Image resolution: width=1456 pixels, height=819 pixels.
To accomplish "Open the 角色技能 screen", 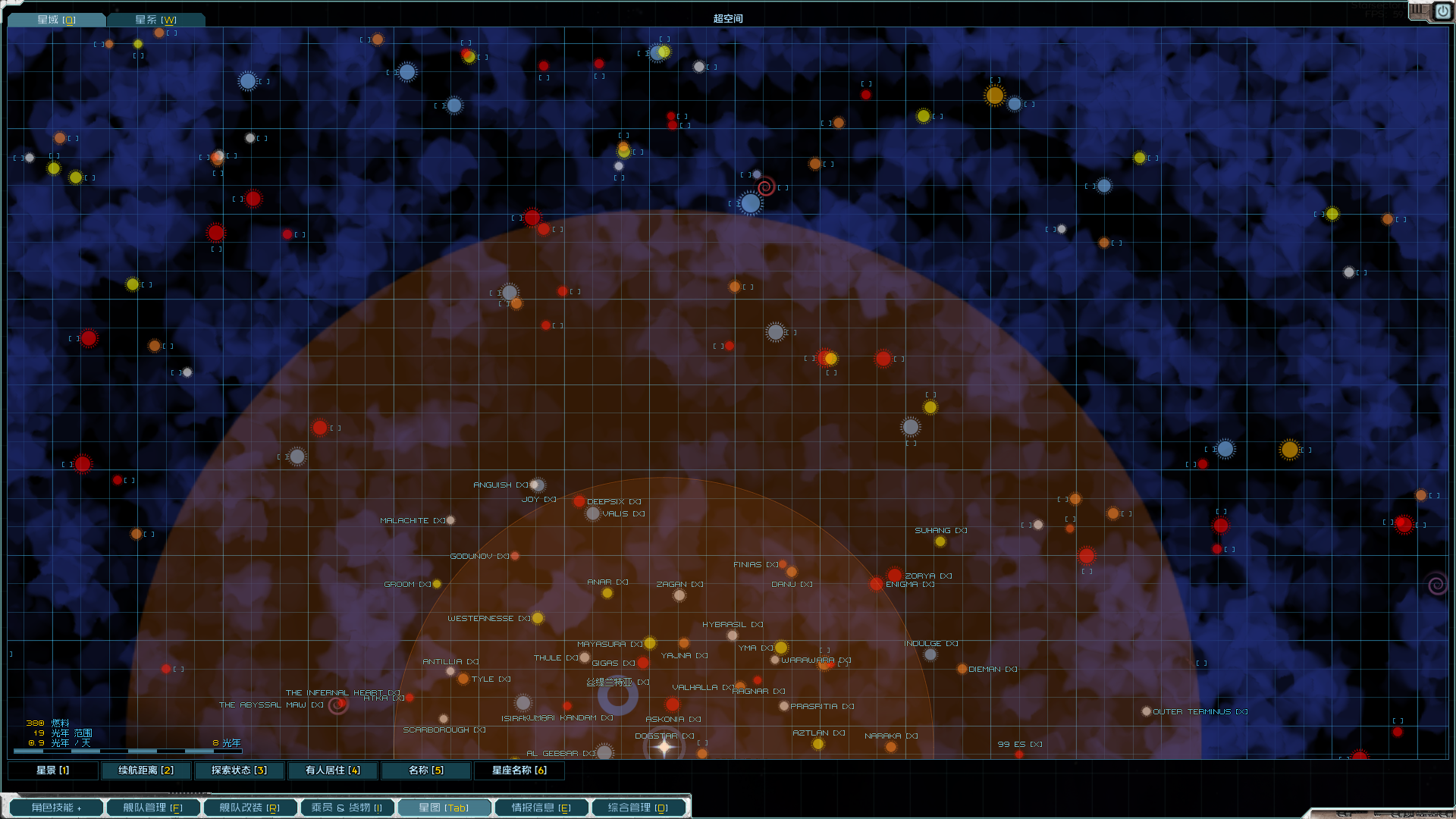I will click(55, 807).
